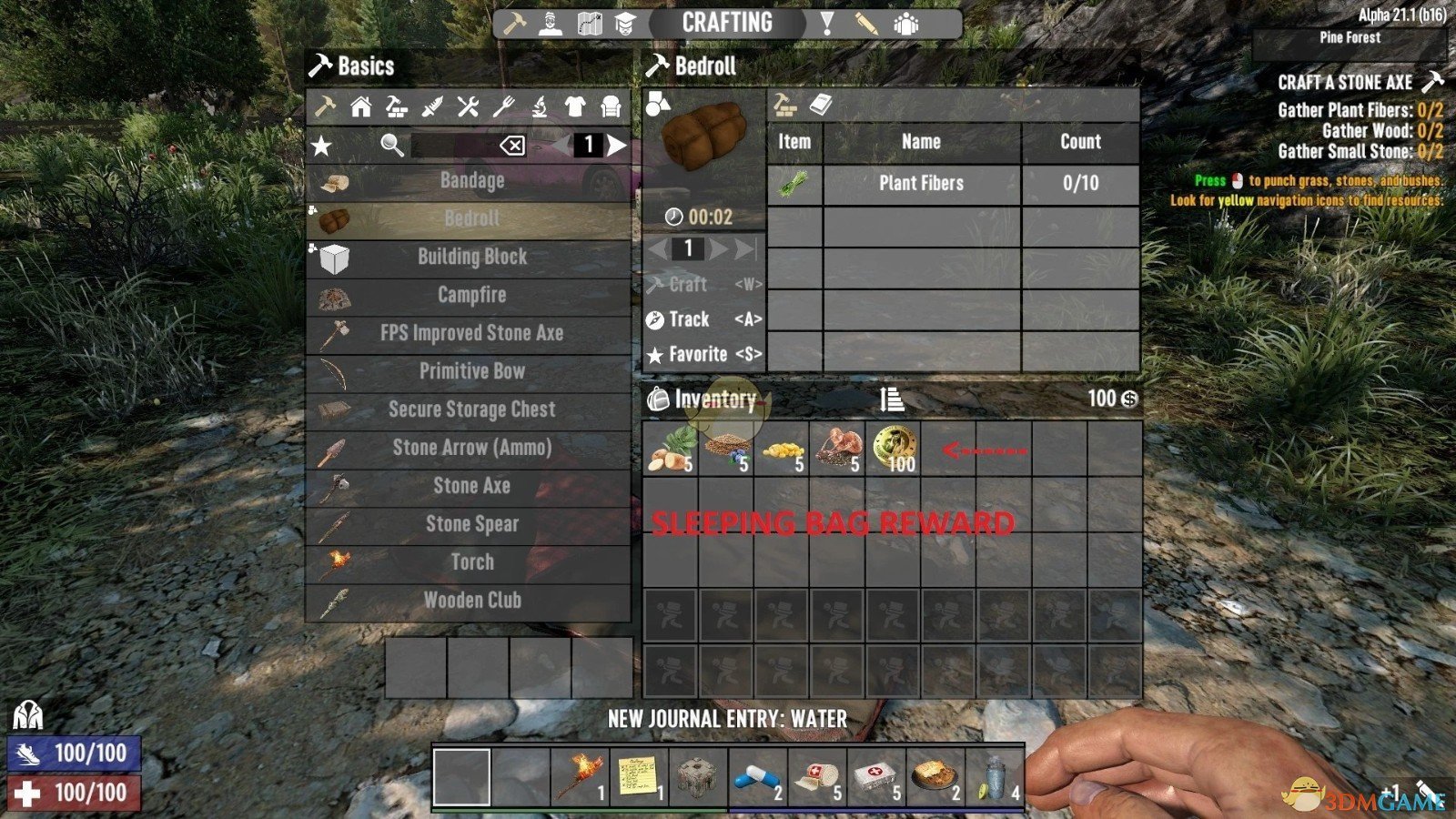The image size is (1456, 819).
Task: Select the Campfire recipe entry
Action: pos(471,295)
